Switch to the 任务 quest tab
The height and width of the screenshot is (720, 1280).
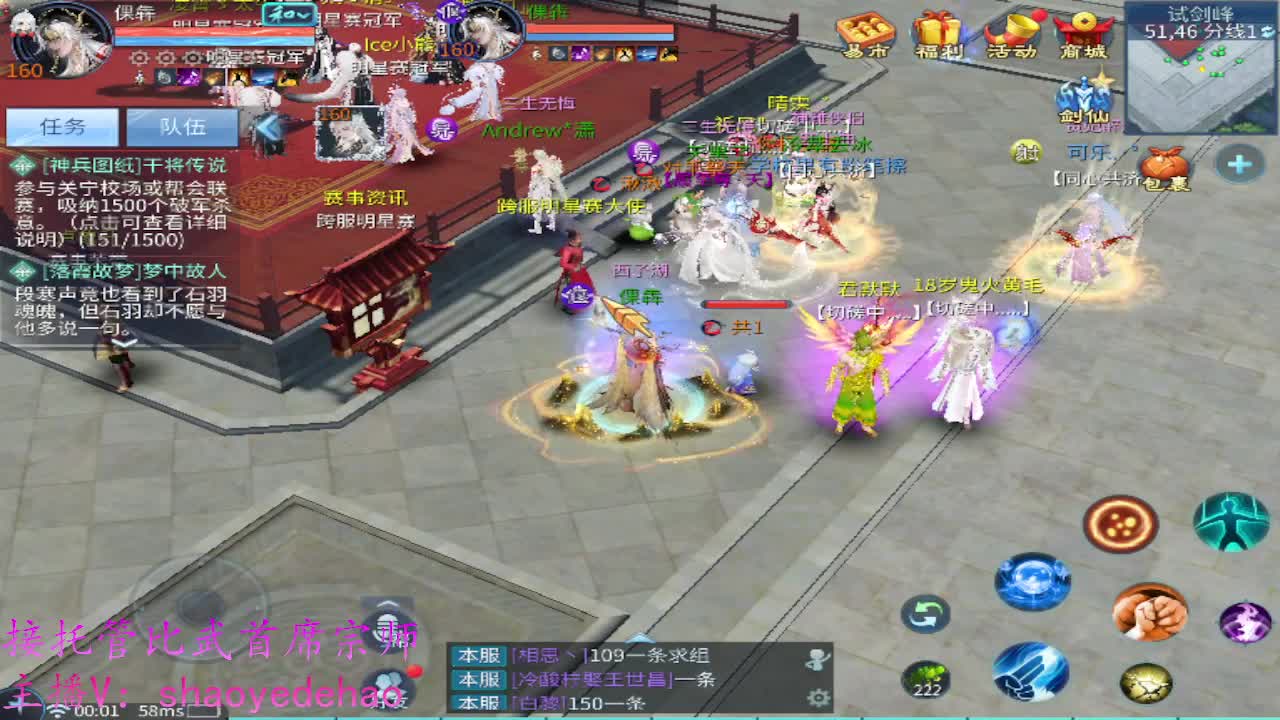click(60, 126)
